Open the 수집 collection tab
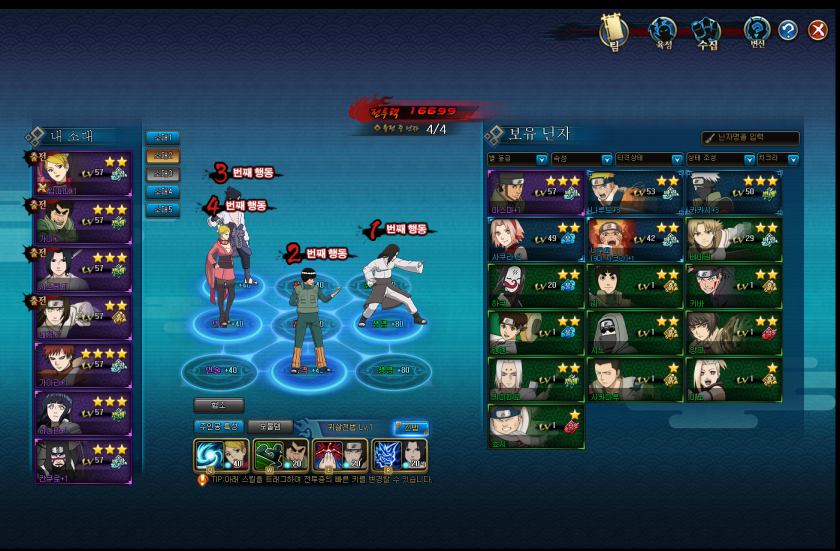 (x=708, y=32)
